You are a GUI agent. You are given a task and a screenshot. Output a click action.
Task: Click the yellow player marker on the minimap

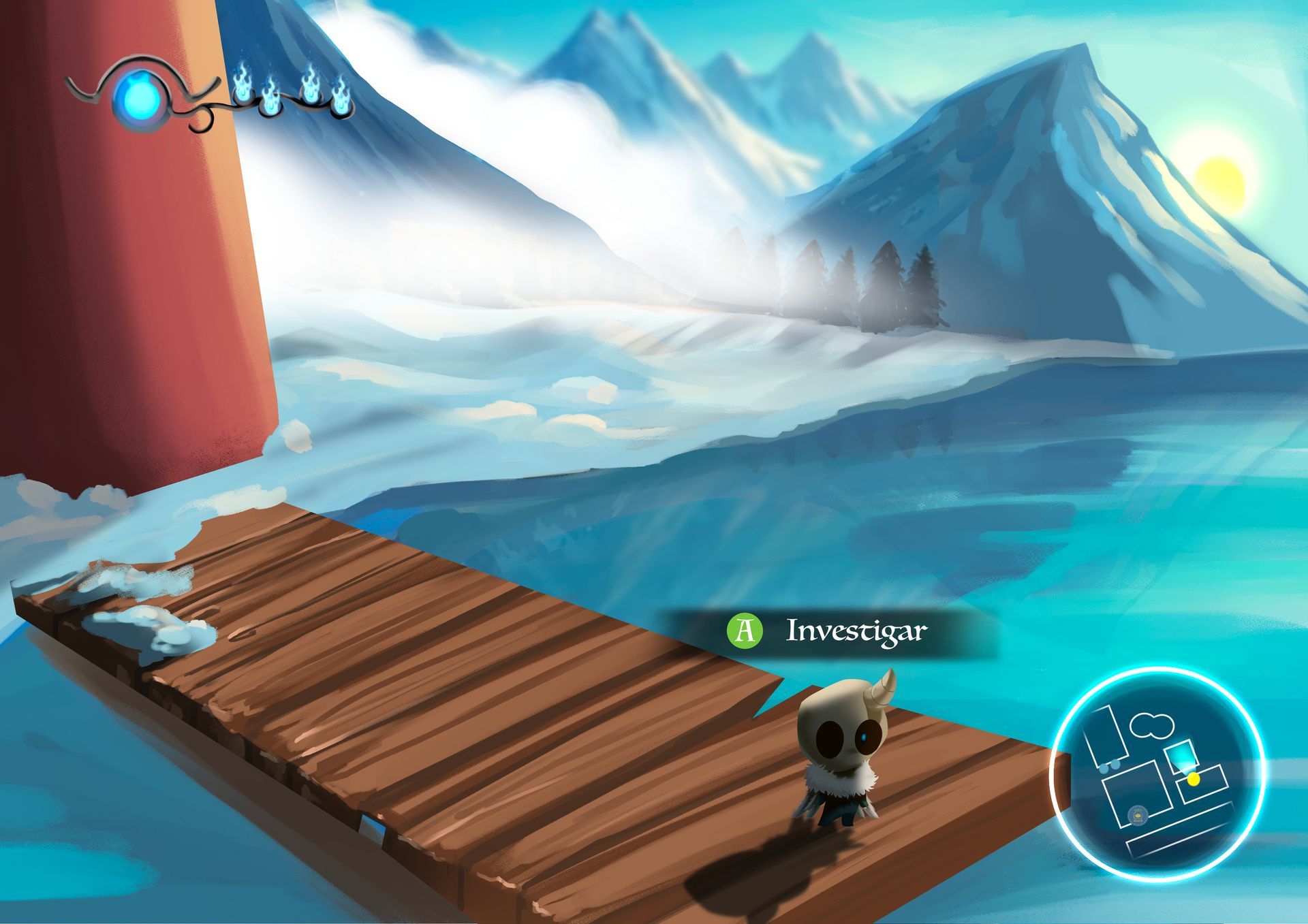click(x=1194, y=780)
